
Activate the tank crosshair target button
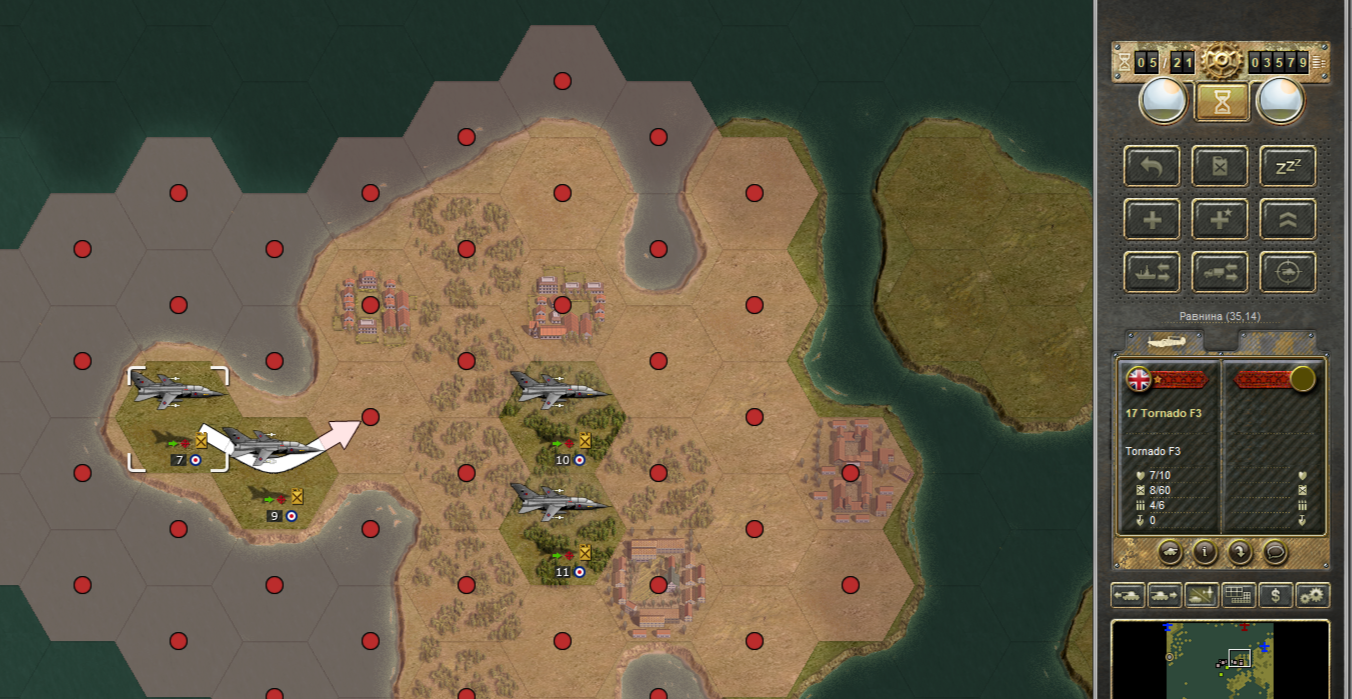1287,272
